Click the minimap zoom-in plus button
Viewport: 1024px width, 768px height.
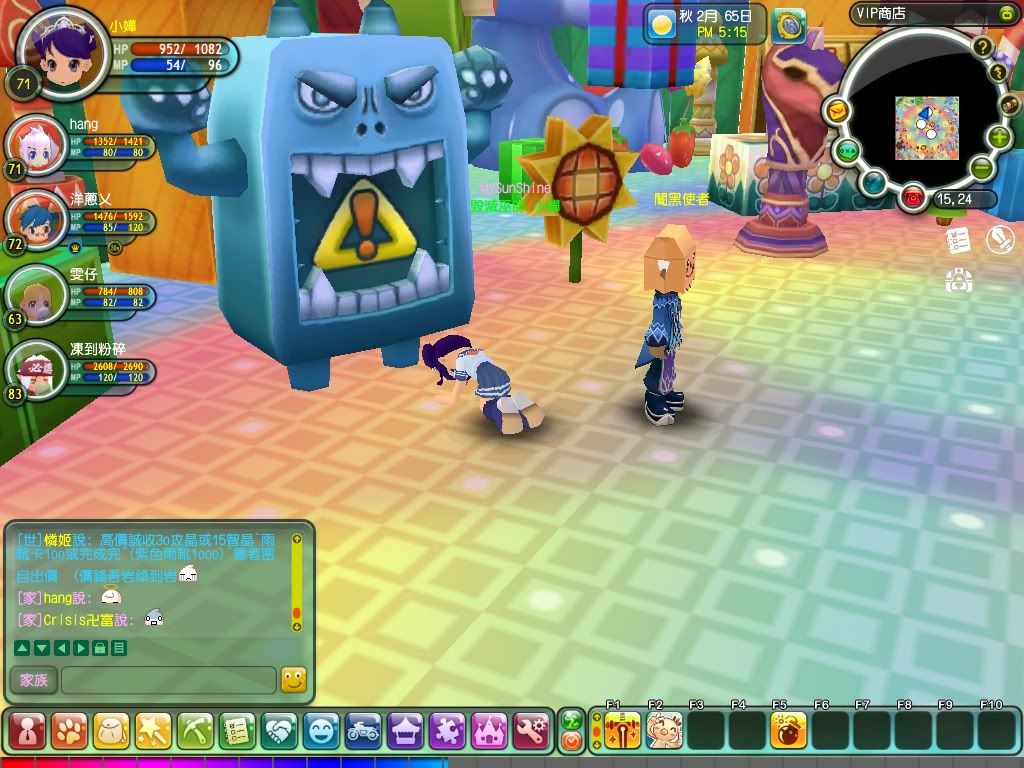(x=999, y=138)
